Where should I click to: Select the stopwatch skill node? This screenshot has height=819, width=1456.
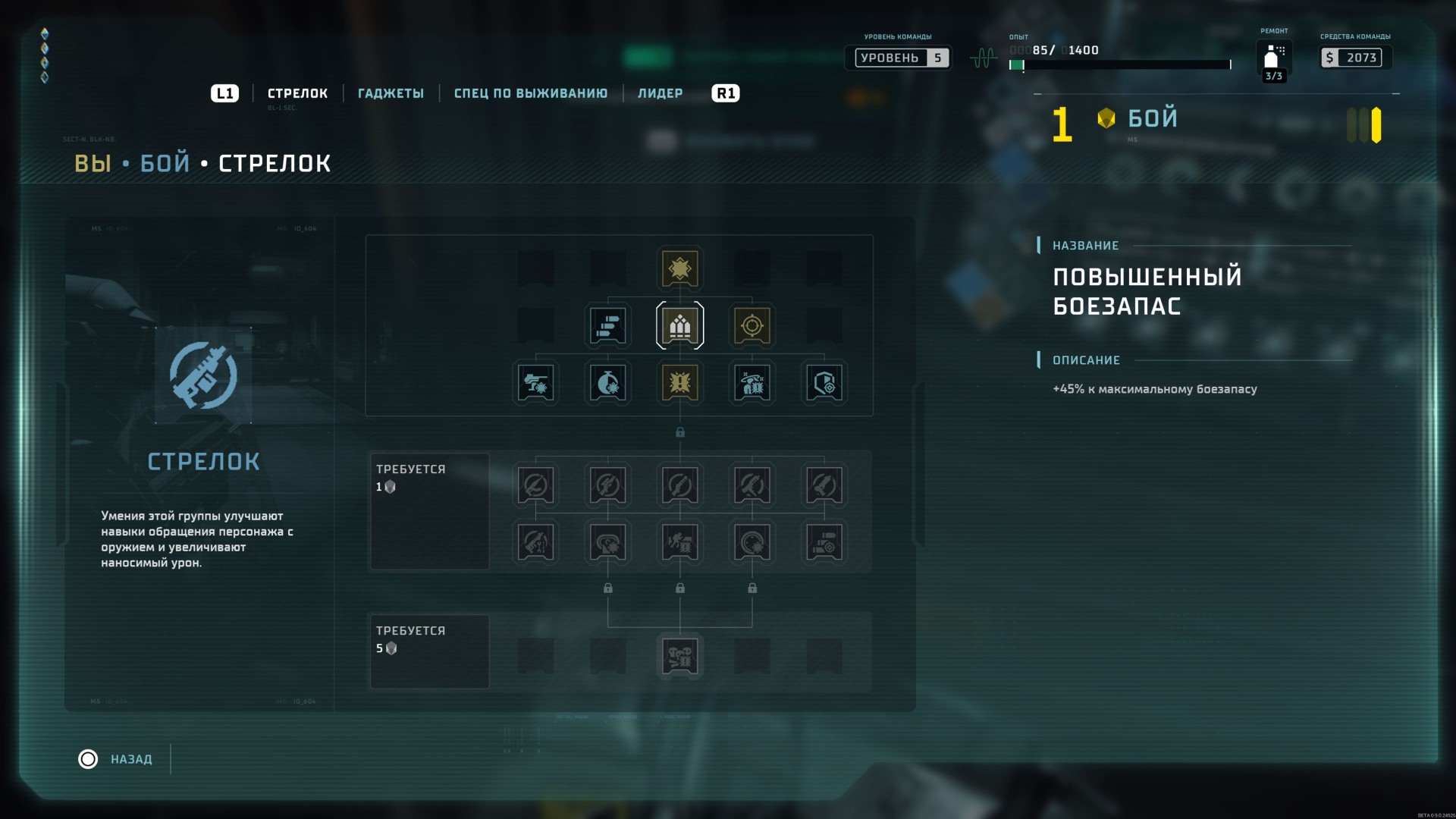click(607, 383)
